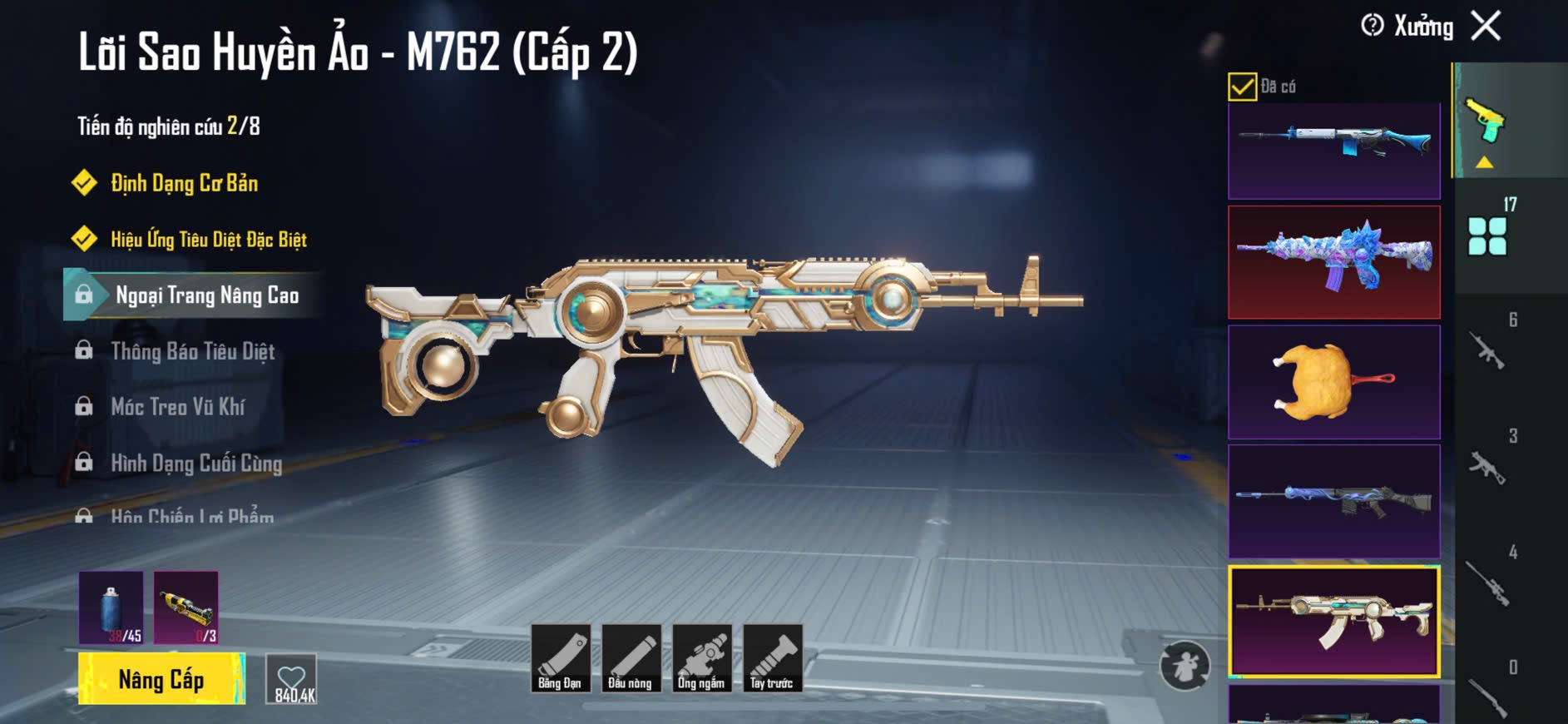Toggle the Đã có owned filter checkbox
1568x724 pixels.
(1242, 87)
